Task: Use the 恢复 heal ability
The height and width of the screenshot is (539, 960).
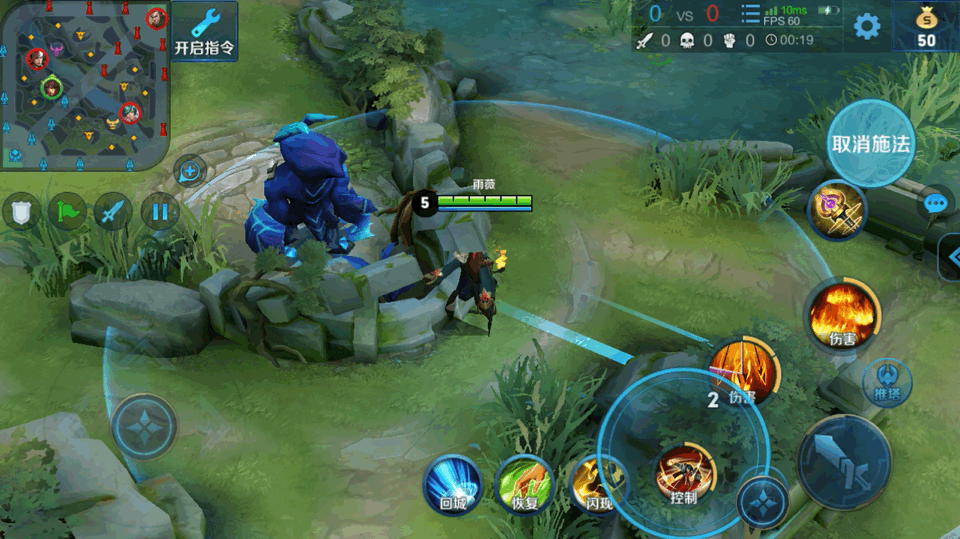Action: click(524, 482)
